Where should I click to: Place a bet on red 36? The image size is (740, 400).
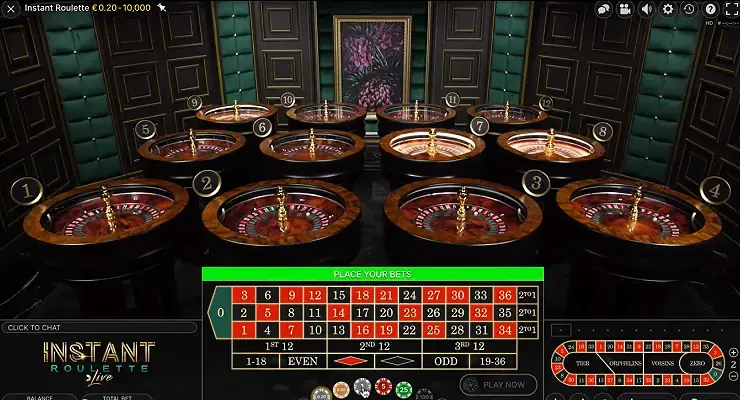coord(503,295)
